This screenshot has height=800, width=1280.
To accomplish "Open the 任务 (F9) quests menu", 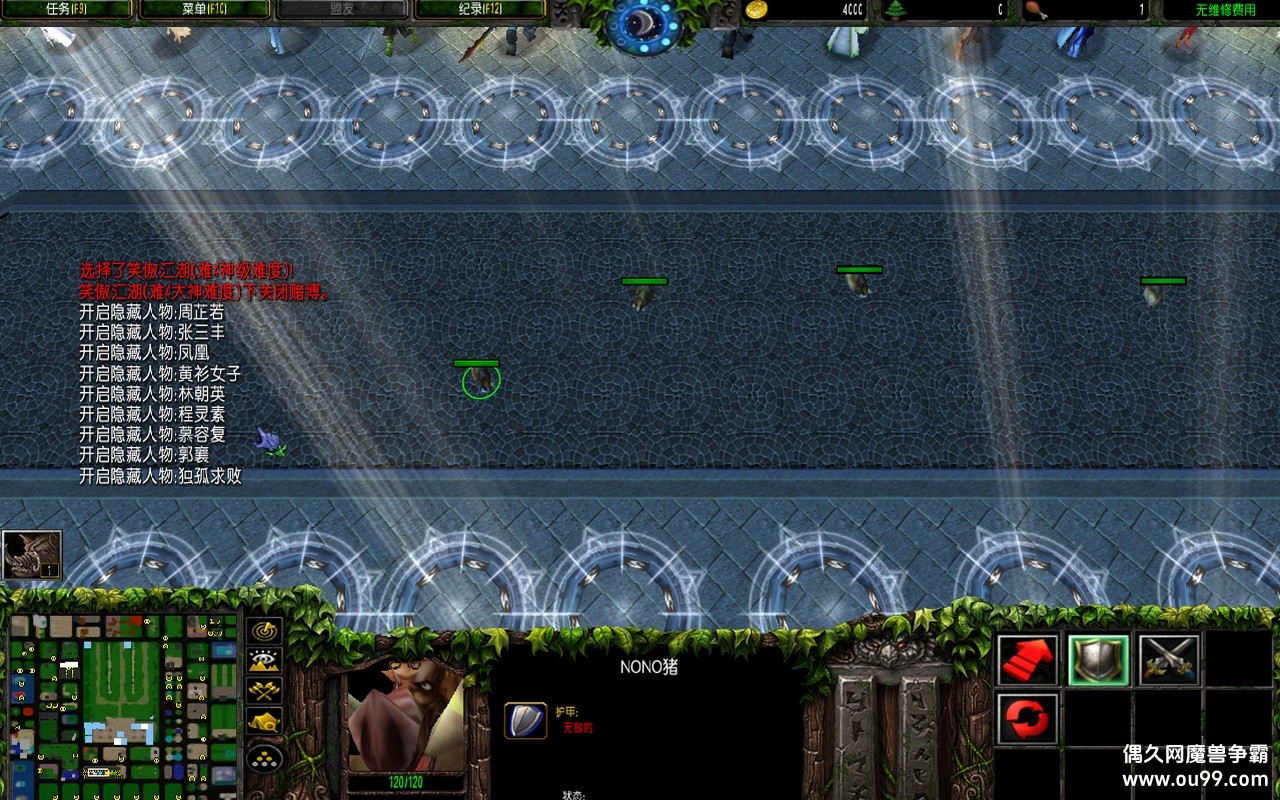I will coord(66,10).
